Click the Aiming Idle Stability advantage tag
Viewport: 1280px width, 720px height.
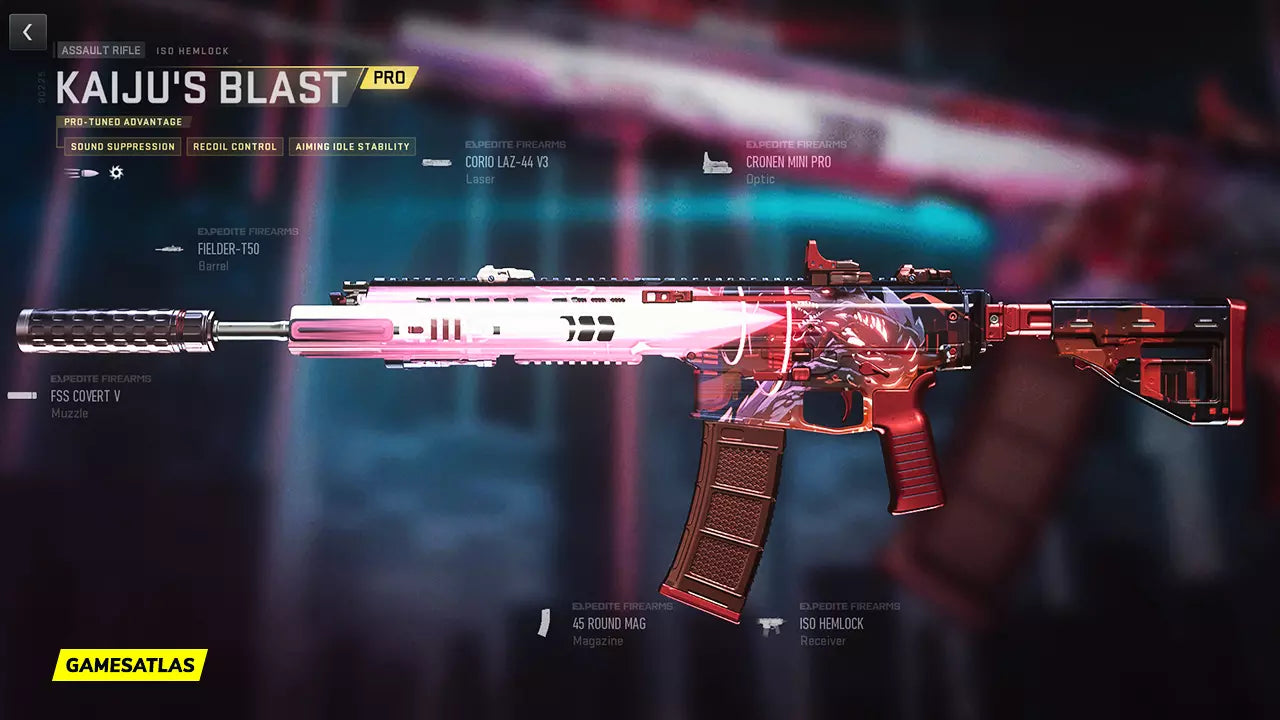point(352,147)
